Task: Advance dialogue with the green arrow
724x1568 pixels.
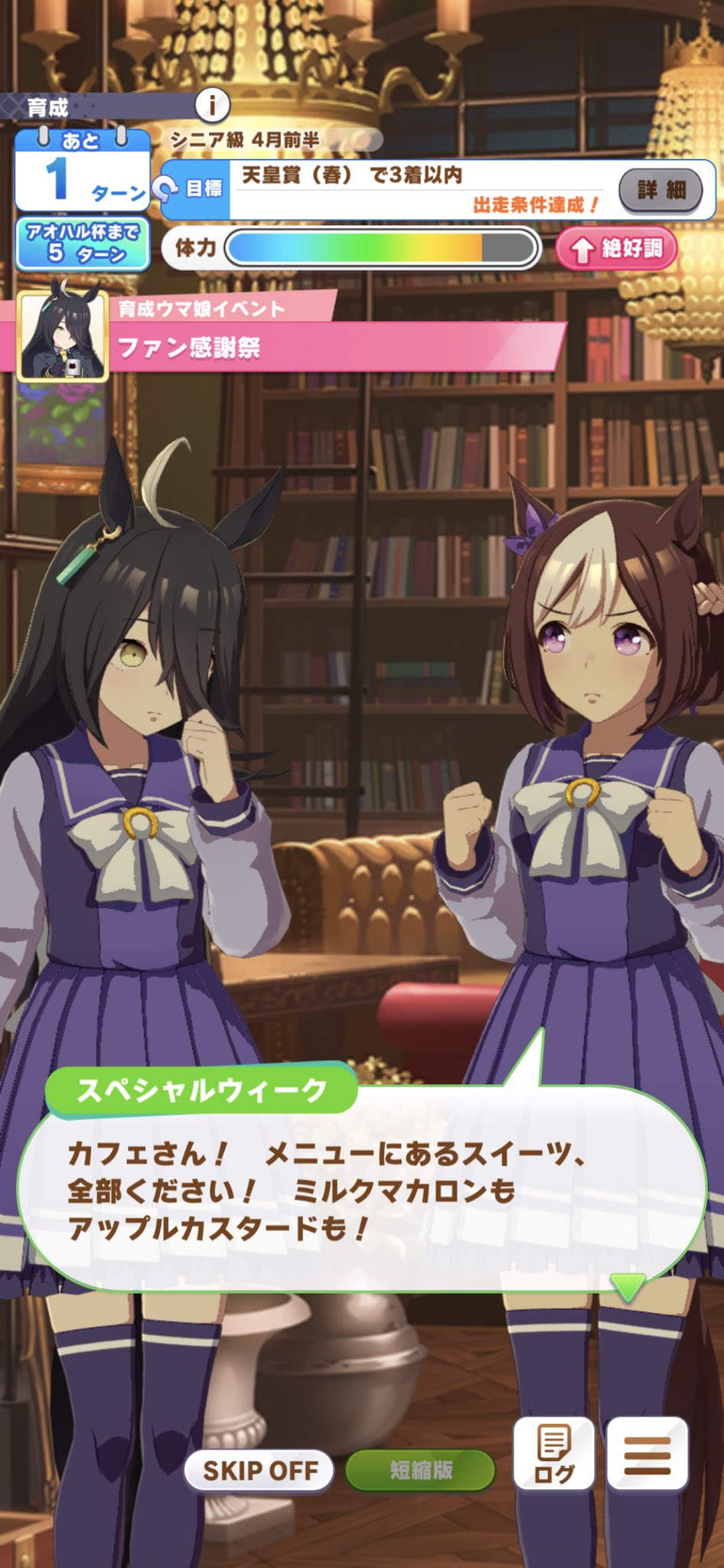Action: (x=628, y=1286)
